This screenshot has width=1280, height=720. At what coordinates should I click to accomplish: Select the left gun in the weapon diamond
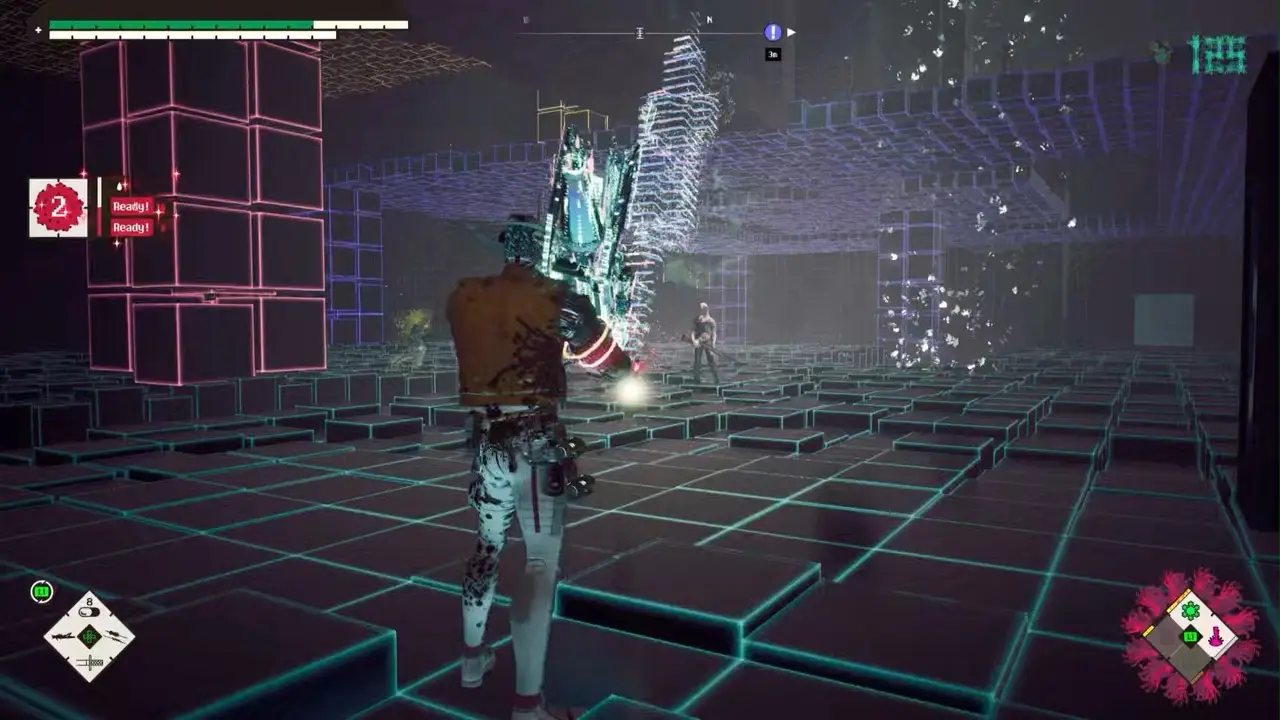(62, 636)
